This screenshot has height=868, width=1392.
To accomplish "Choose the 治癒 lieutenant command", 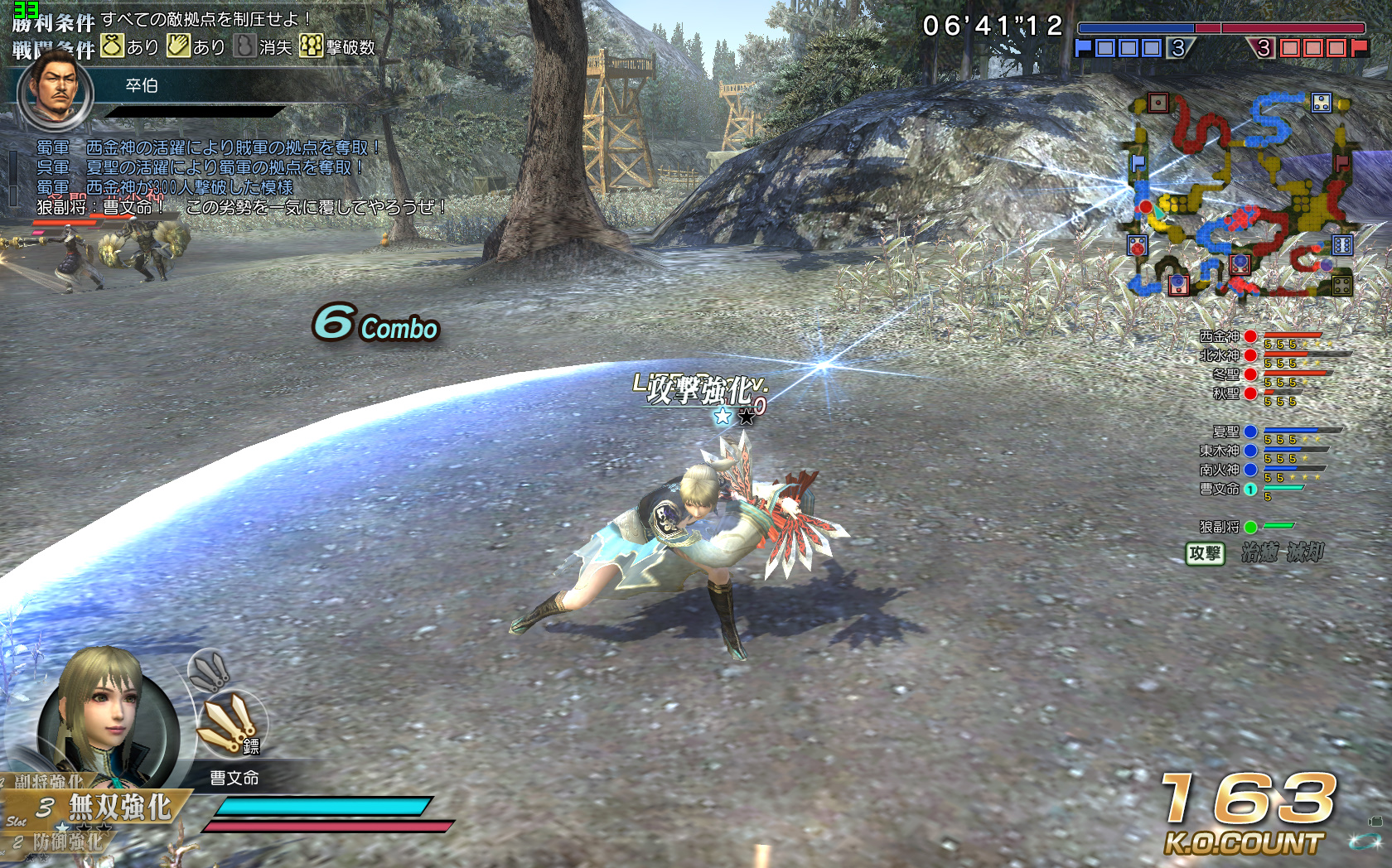I will (x=1259, y=552).
